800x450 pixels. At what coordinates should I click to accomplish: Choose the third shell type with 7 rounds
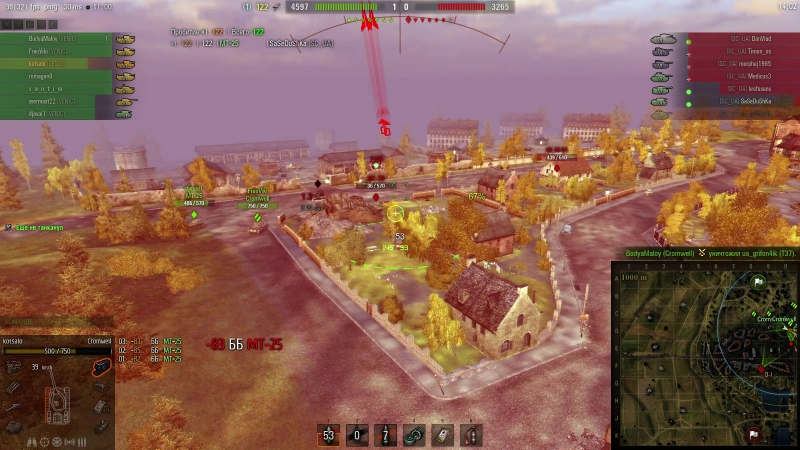[x=386, y=435]
